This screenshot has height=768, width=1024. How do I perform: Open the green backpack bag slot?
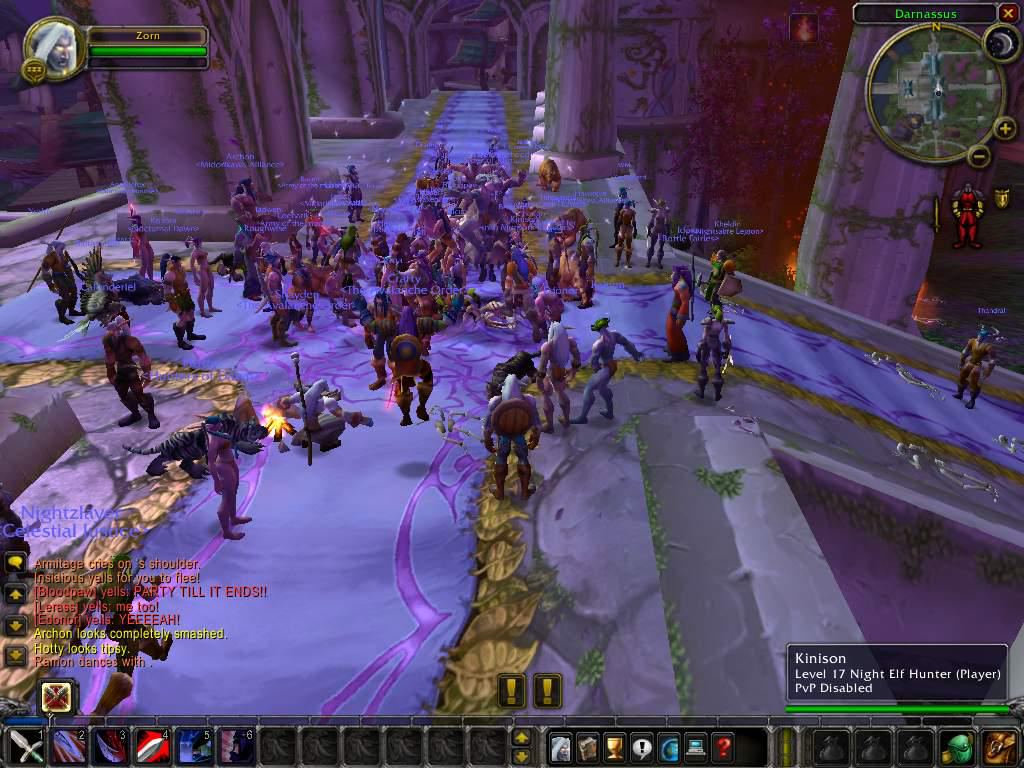point(957,747)
